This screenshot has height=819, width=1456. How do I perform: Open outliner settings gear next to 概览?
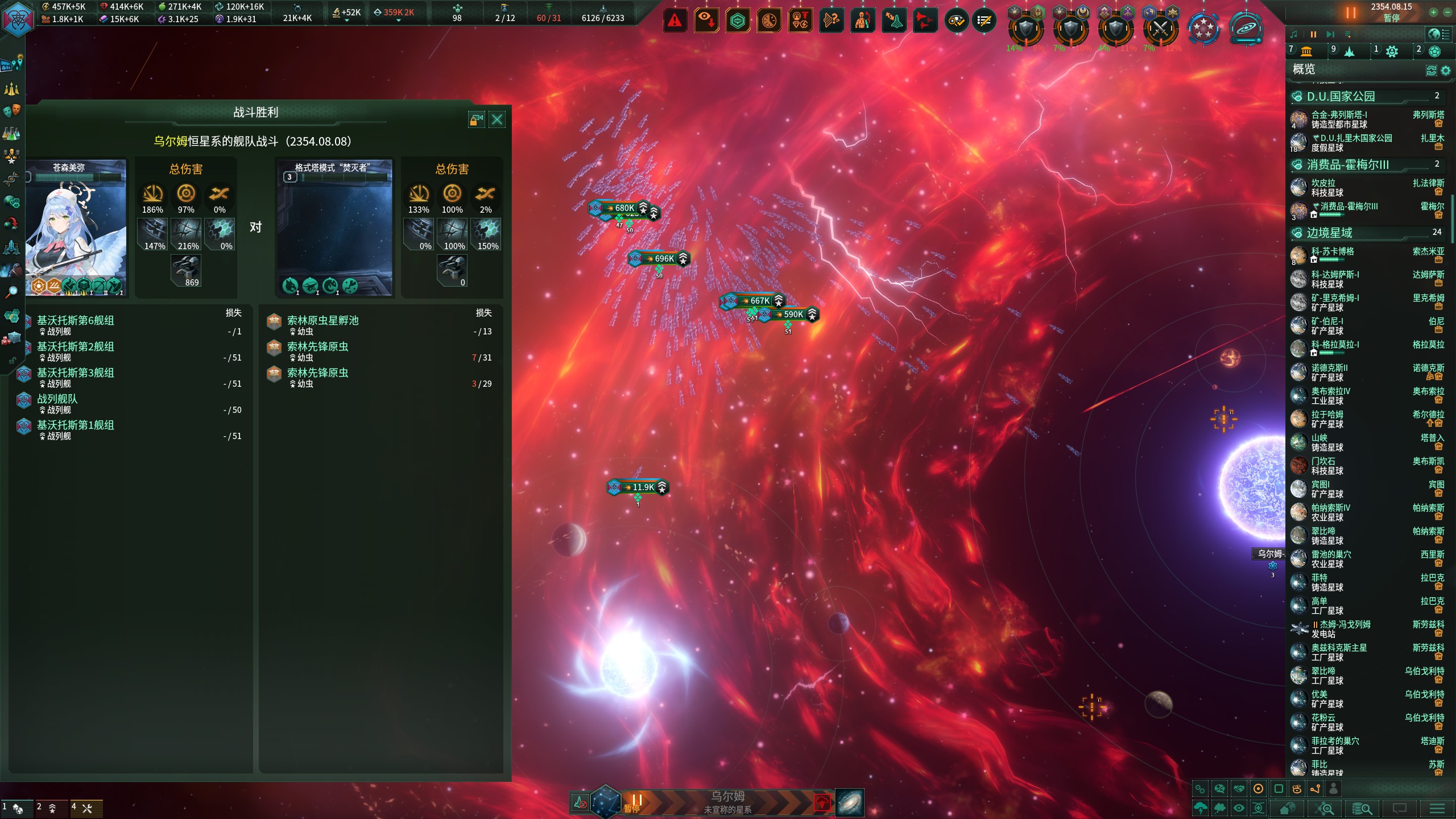pyautogui.click(x=1445, y=71)
